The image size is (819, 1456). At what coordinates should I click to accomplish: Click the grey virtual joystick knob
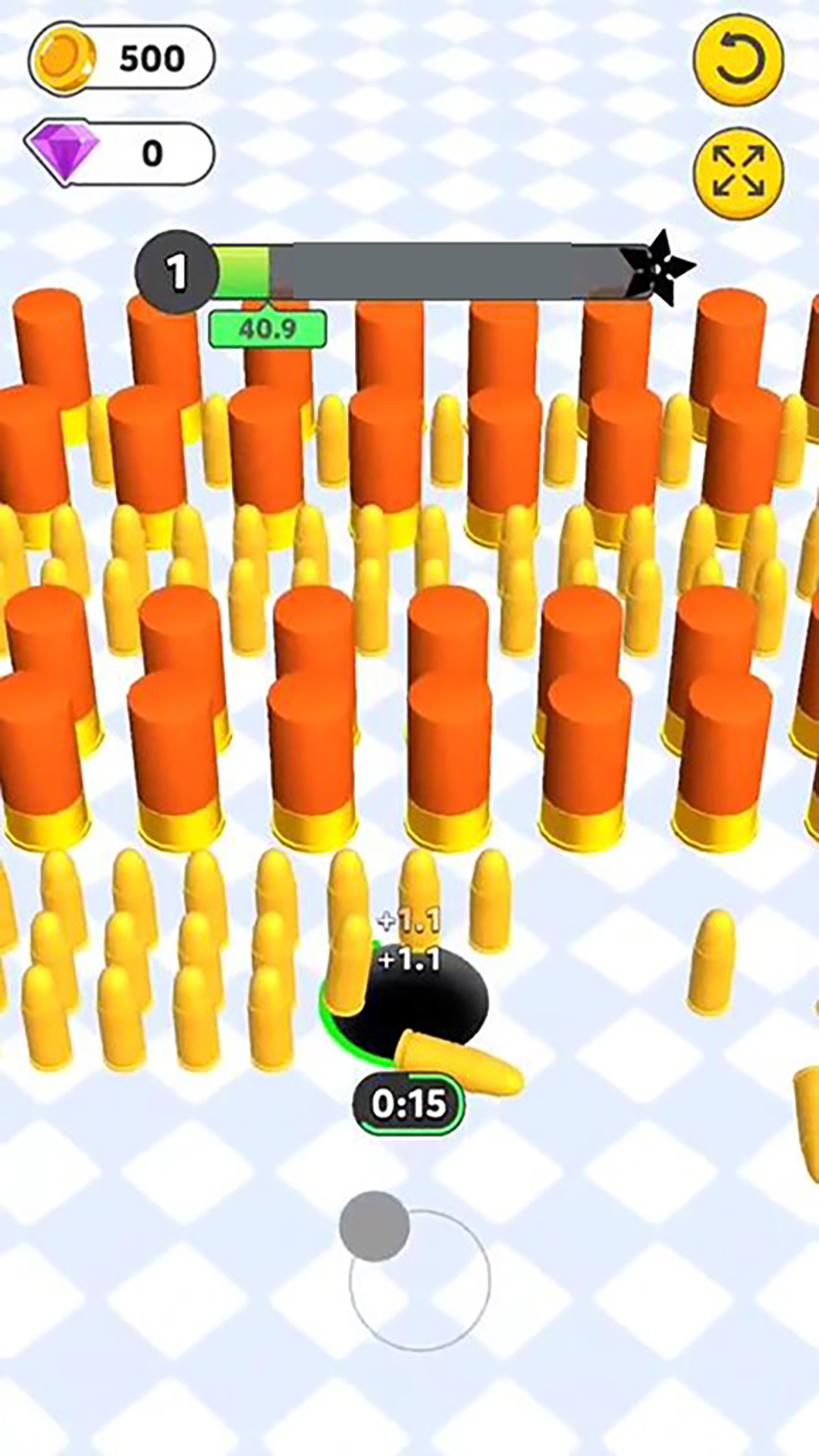pyautogui.click(x=374, y=1226)
